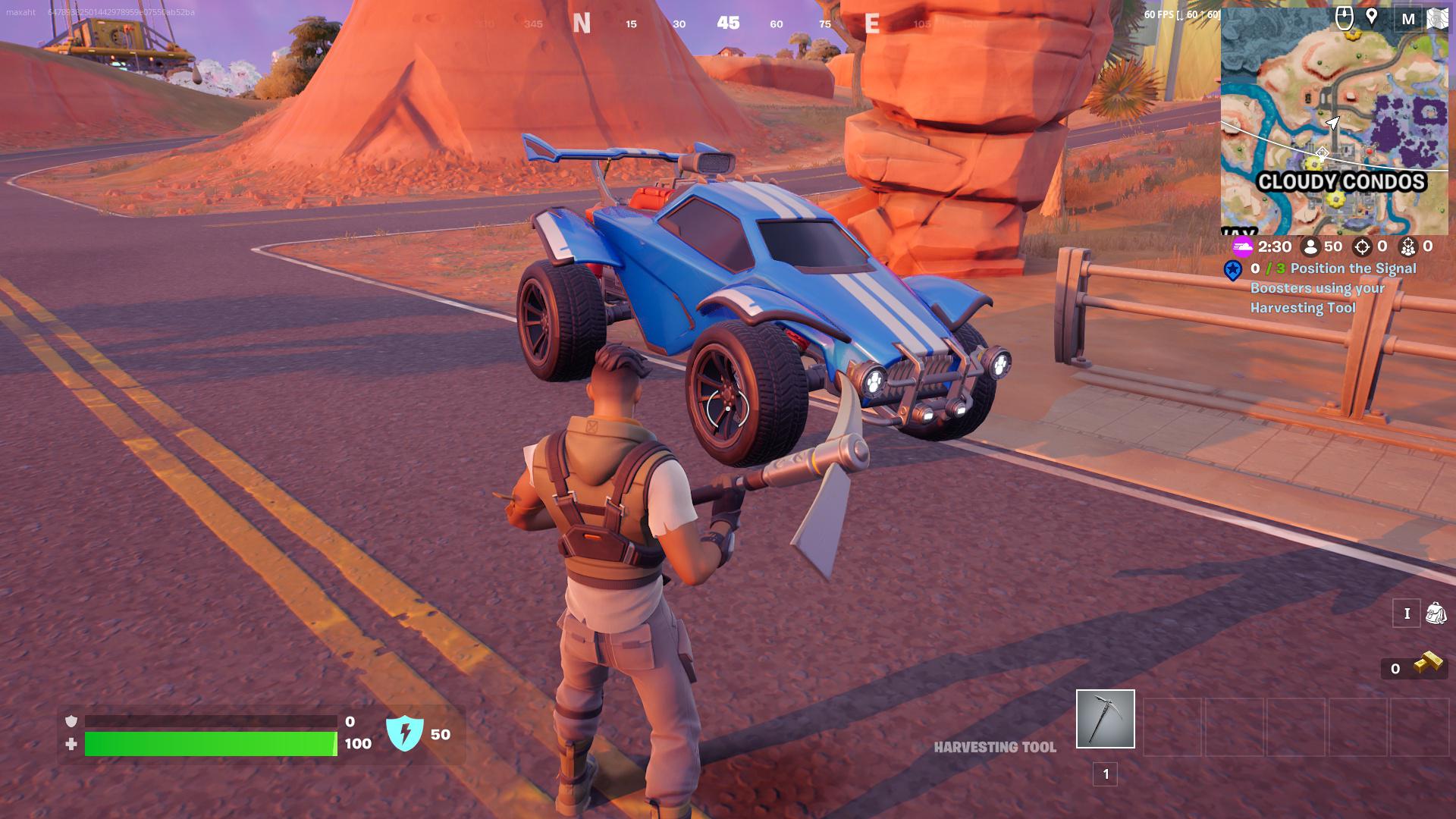This screenshot has height=819, width=1456.
Task: Click the map pin marker icon
Action: tap(1372, 17)
